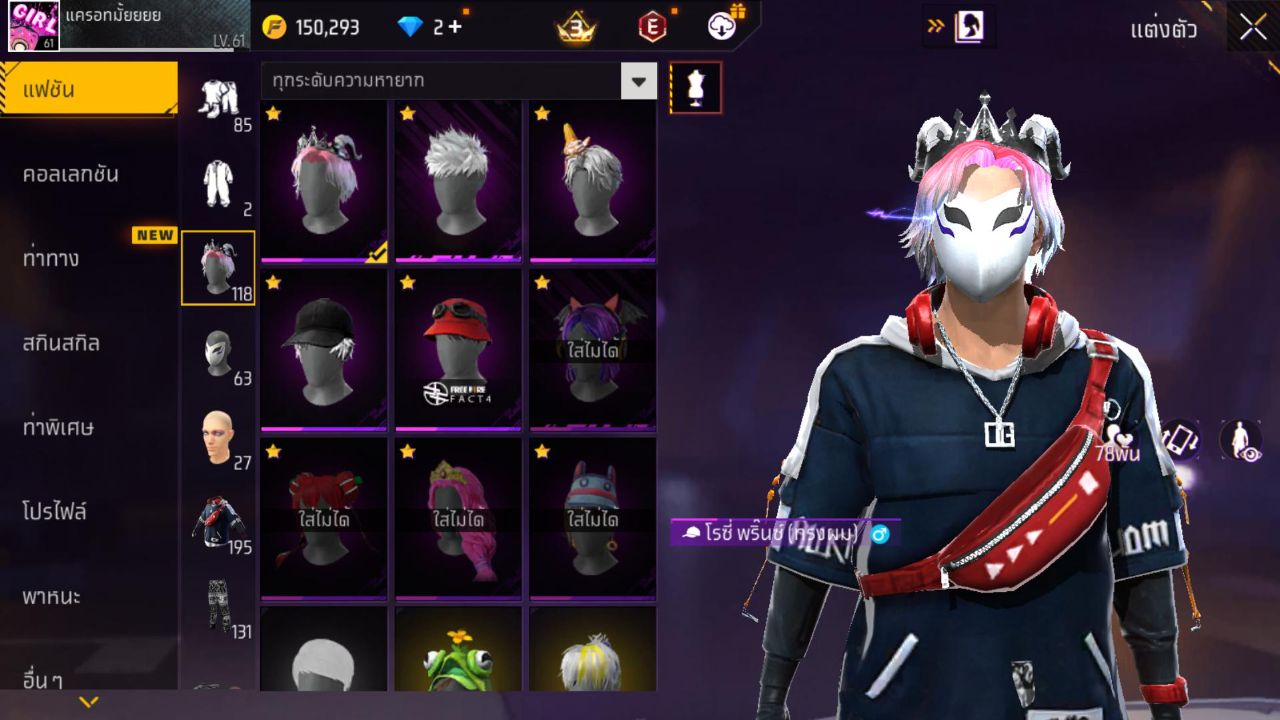This screenshot has height=720, width=1280.
Task: Open the ท่าทาง menu with NEW badge
Action: point(88,257)
